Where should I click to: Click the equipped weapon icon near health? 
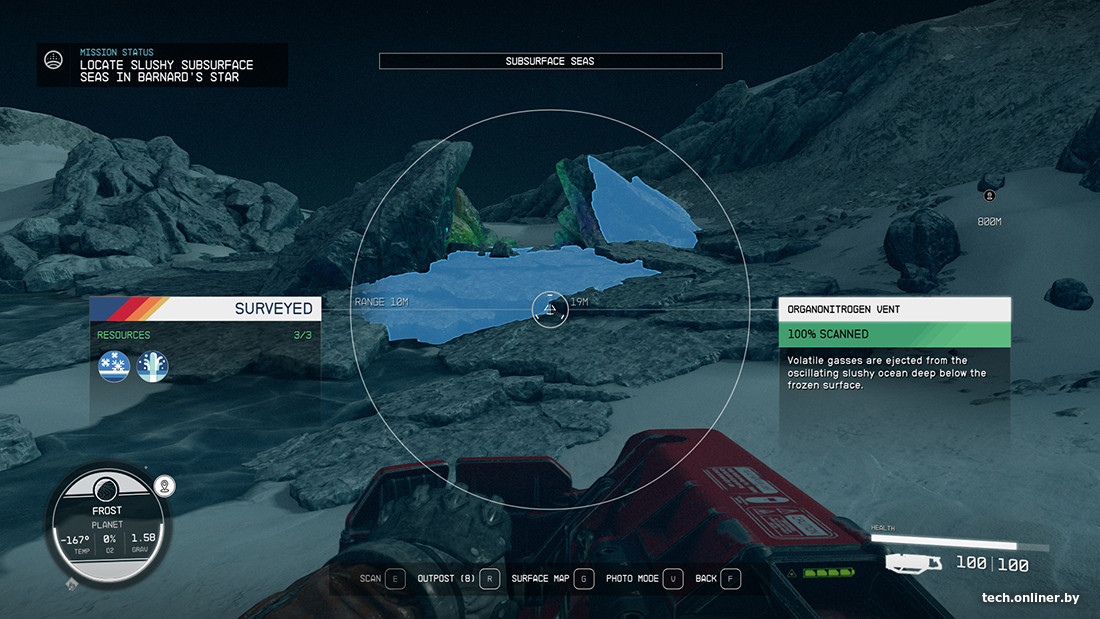tap(913, 565)
